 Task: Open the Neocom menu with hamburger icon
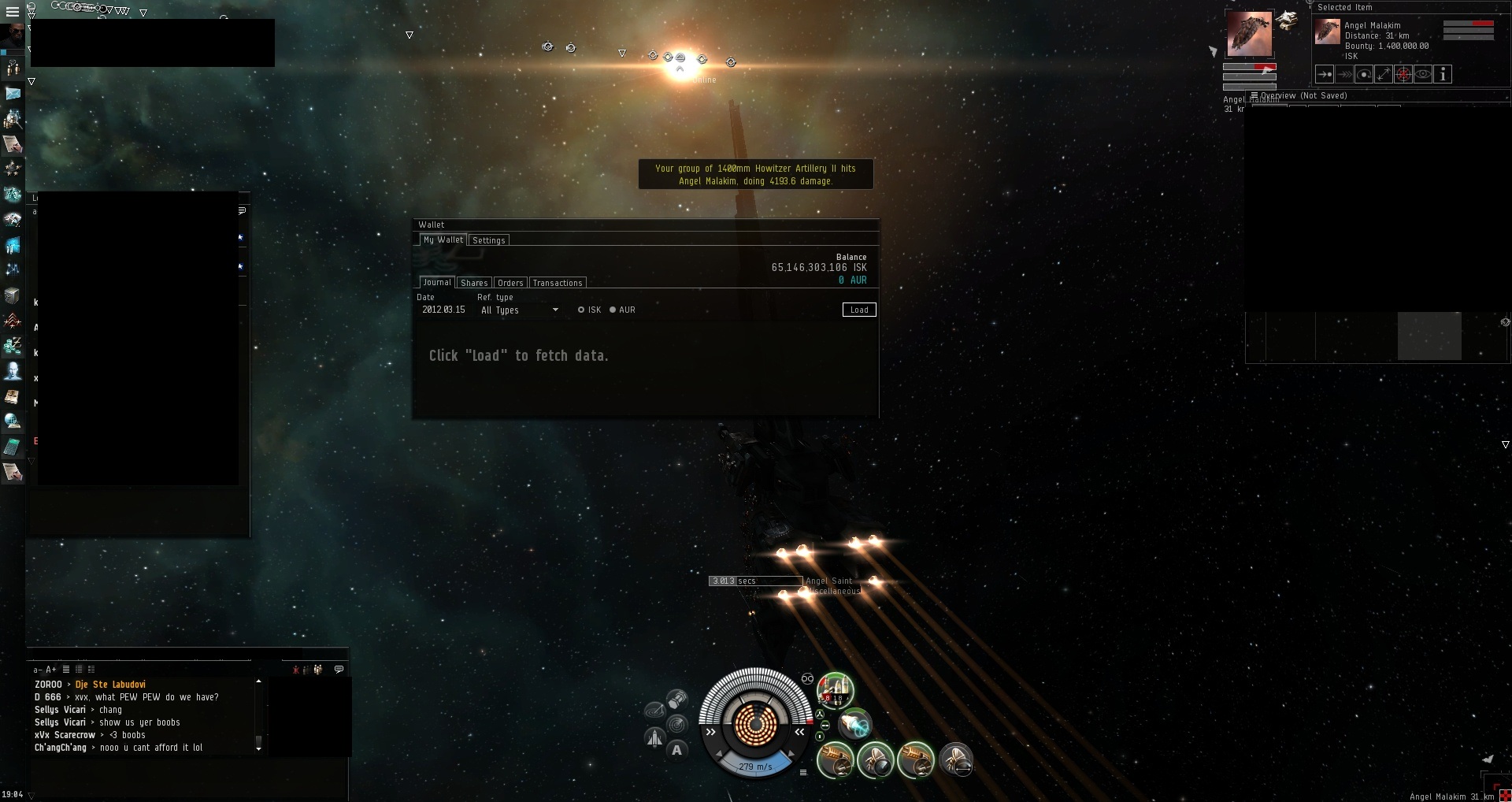(x=12, y=12)
